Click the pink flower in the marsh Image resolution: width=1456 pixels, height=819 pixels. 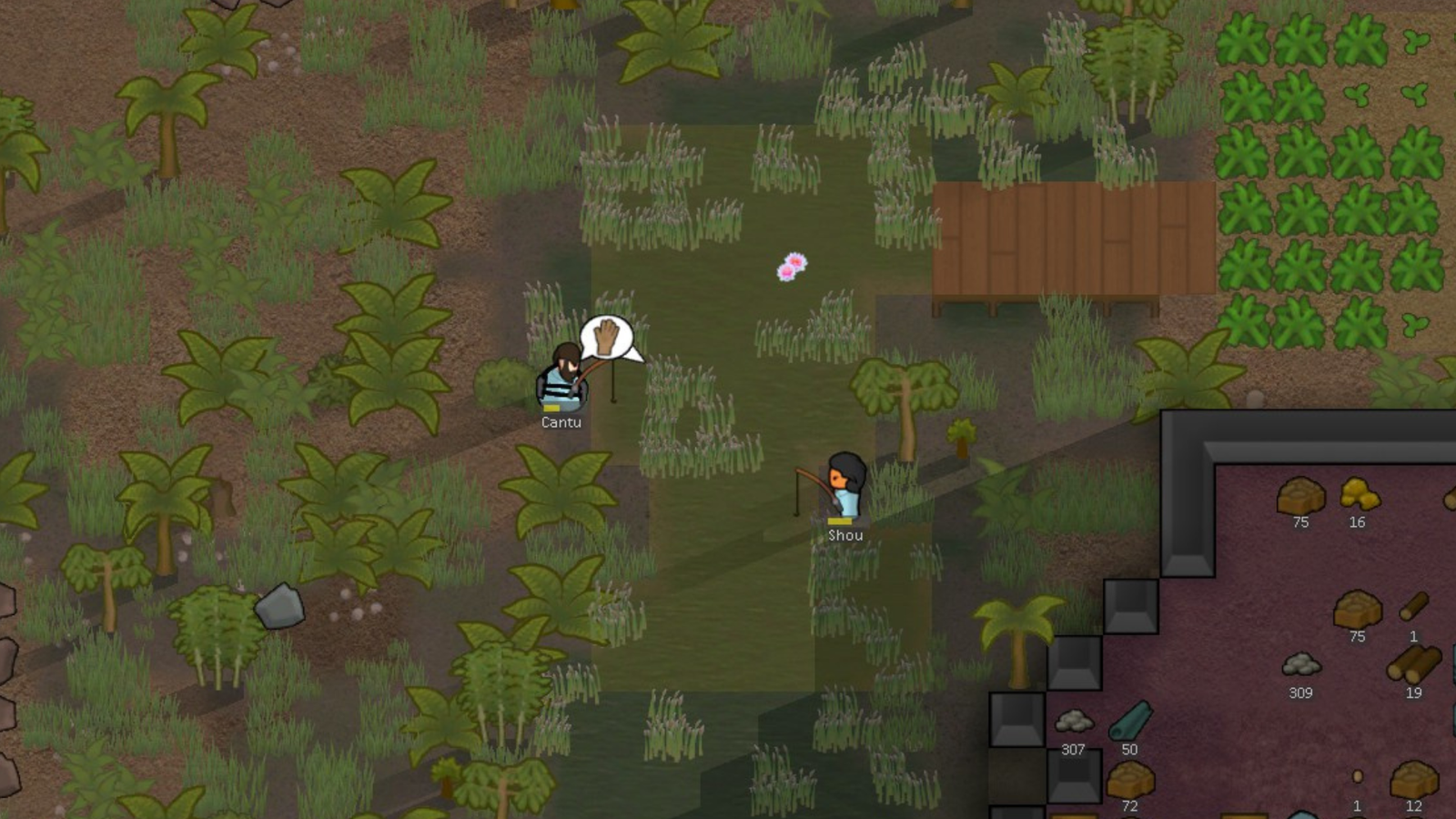point(790,267)
